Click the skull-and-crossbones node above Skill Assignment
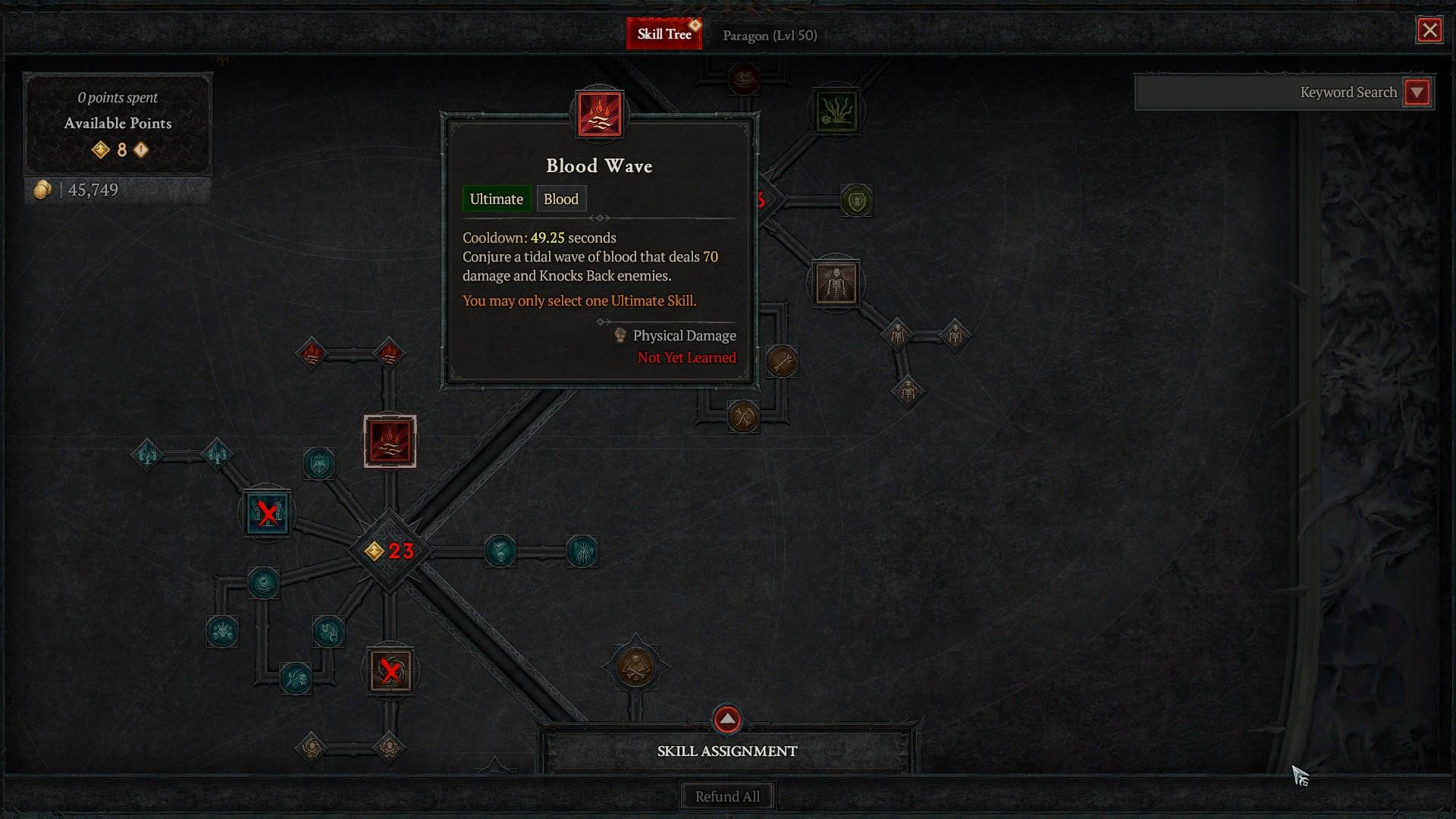The width and height of the screenshot is (1456, 819). point(635,667)
